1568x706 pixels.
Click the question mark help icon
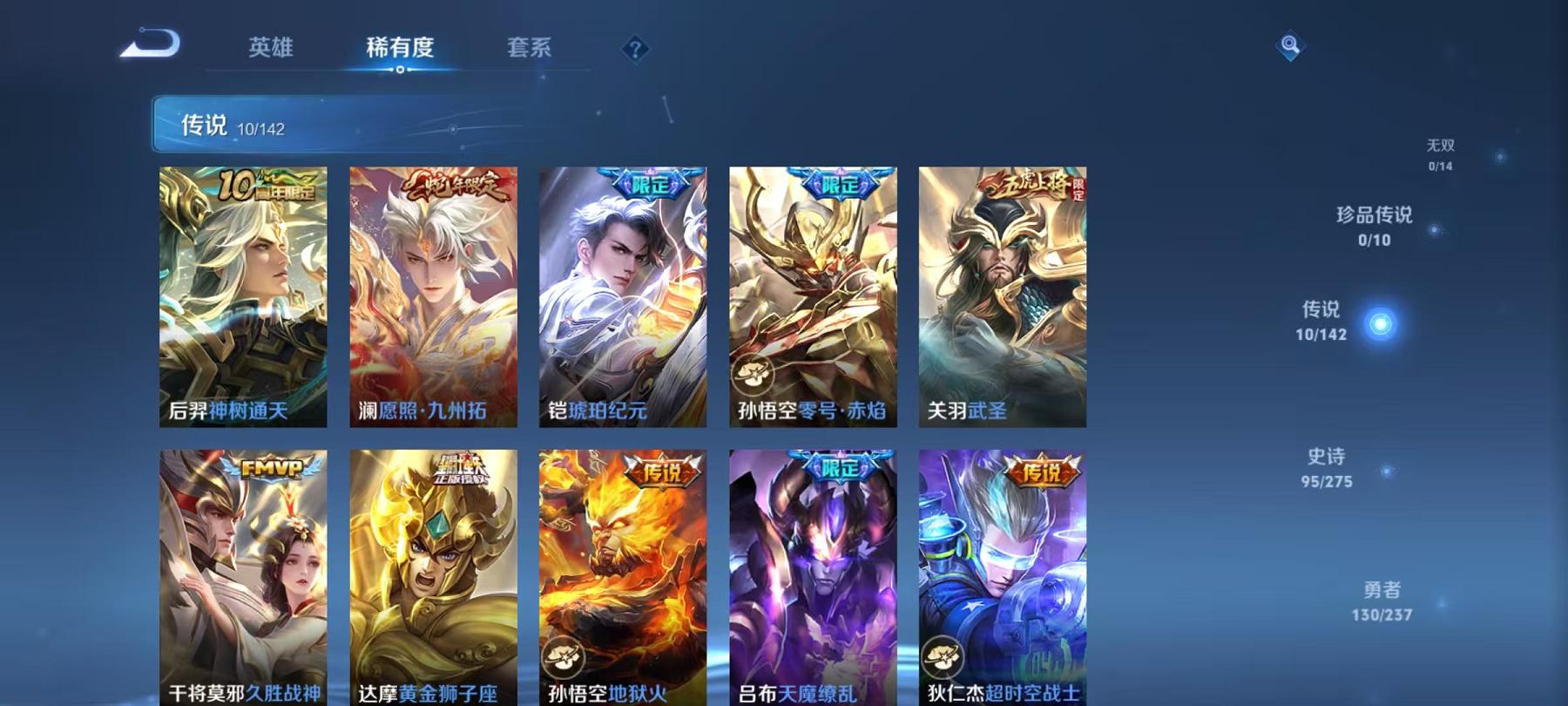click(636, 50)
